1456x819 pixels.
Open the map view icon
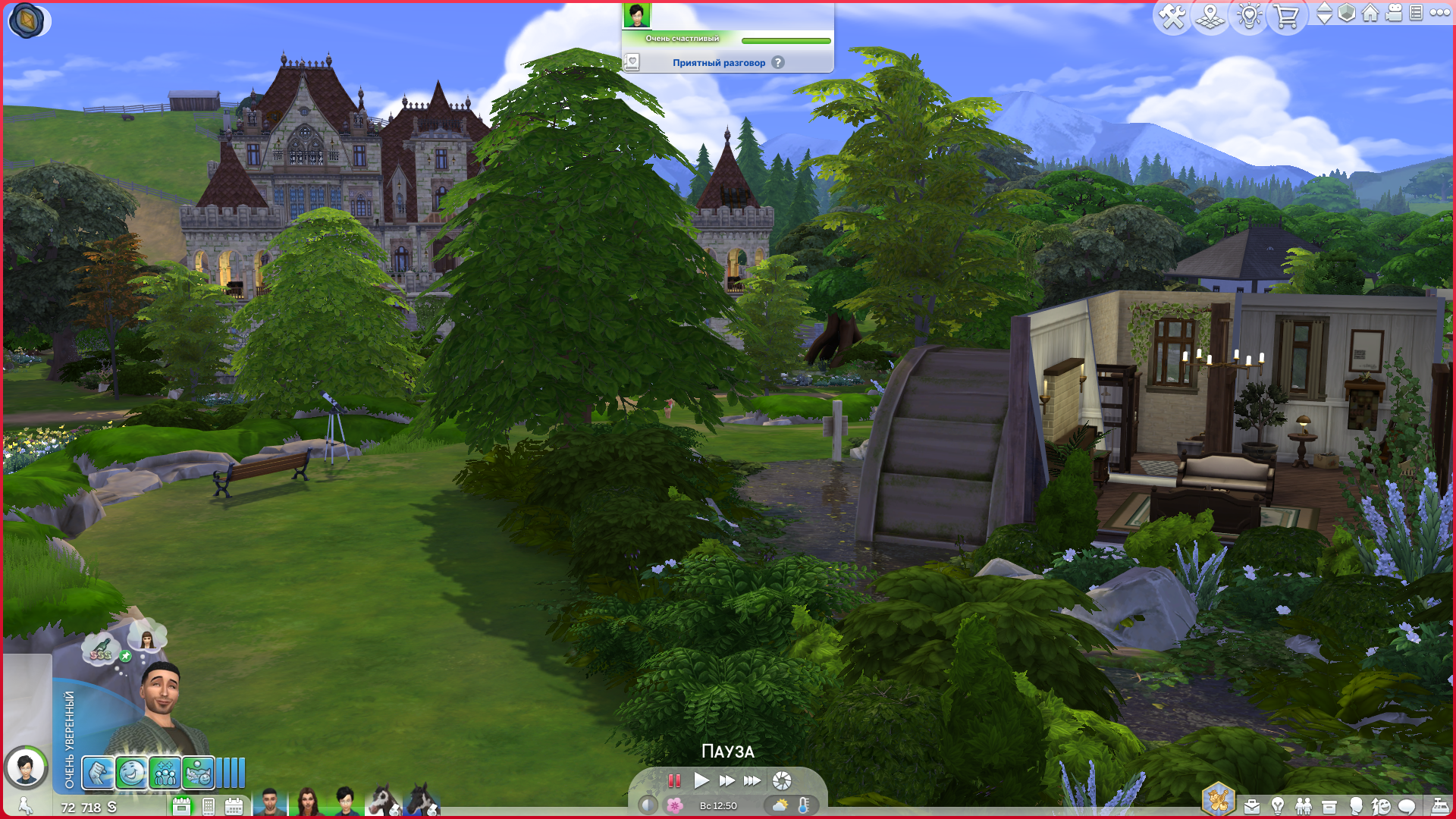pos(1210,17)
